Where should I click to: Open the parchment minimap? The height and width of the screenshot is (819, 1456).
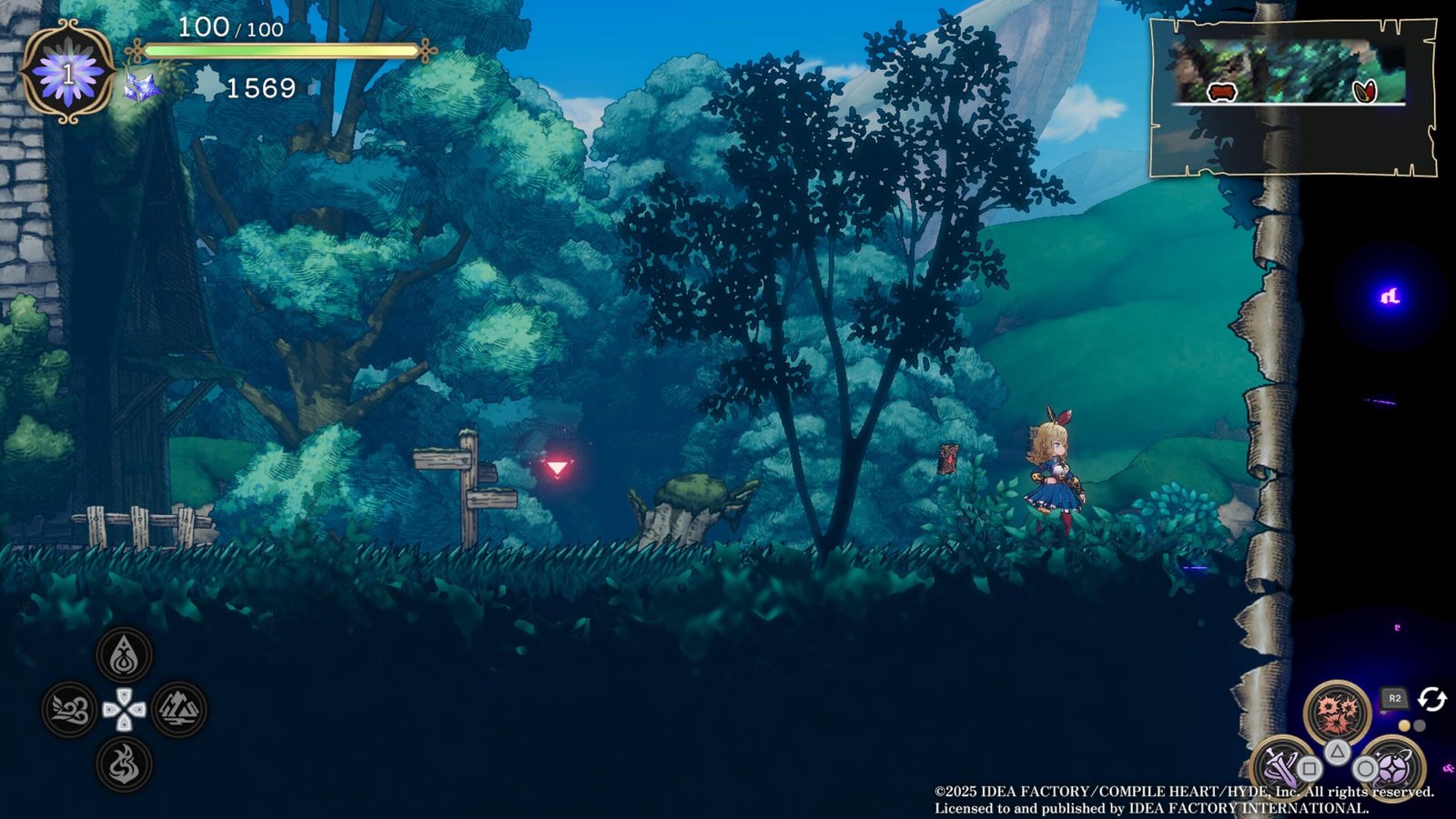point(1292,97)
